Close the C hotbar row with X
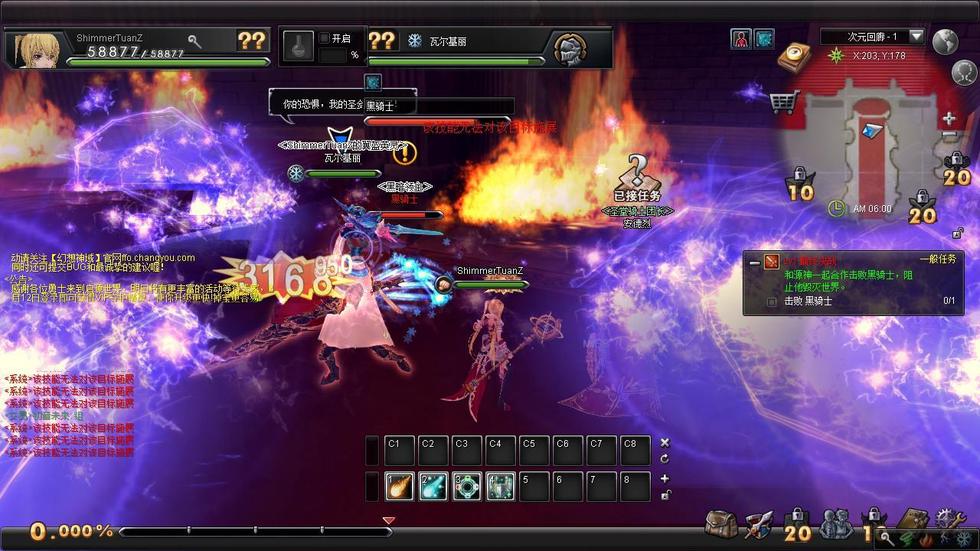The height and width of the screenshot is (551, 980). 665,442
